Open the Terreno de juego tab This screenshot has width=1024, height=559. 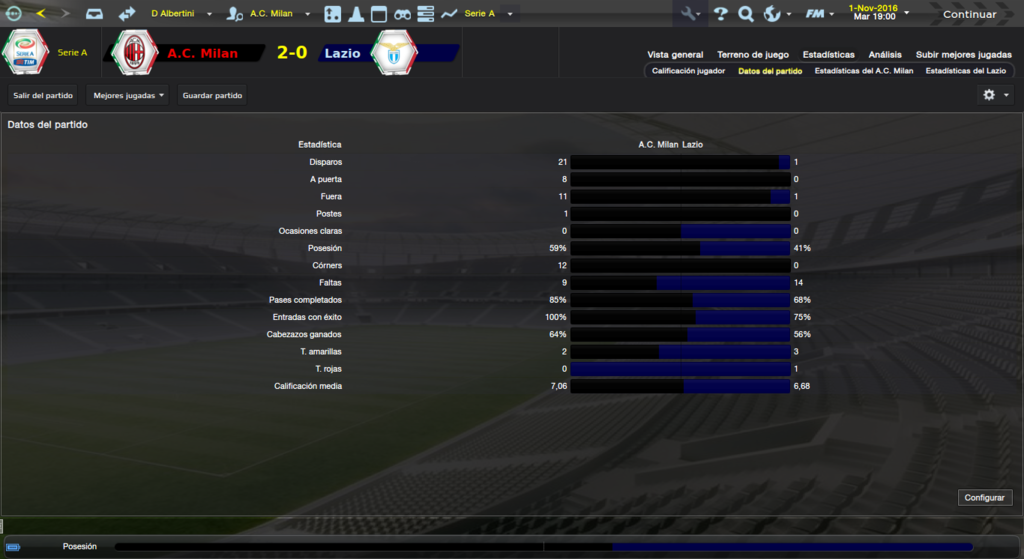[752, 55]
